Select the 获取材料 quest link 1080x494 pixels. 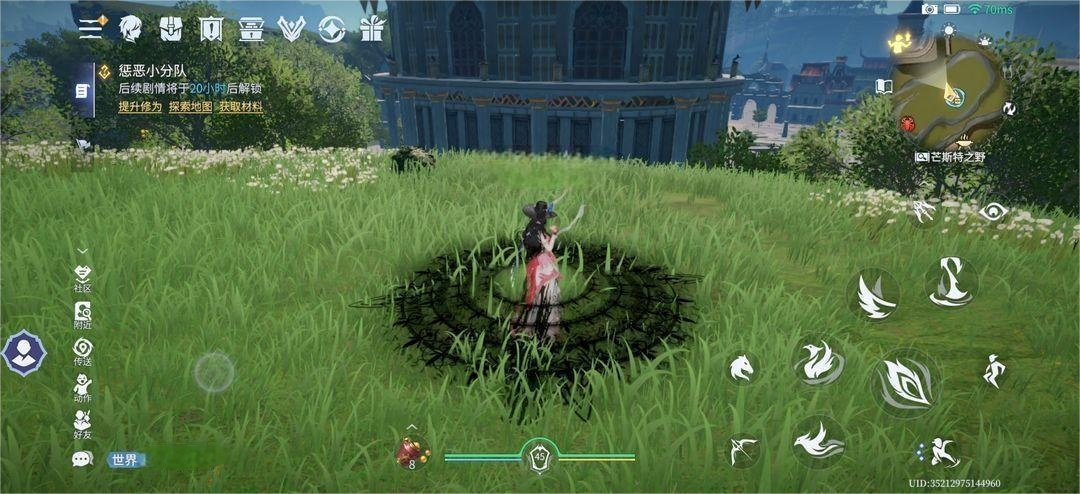241,107
